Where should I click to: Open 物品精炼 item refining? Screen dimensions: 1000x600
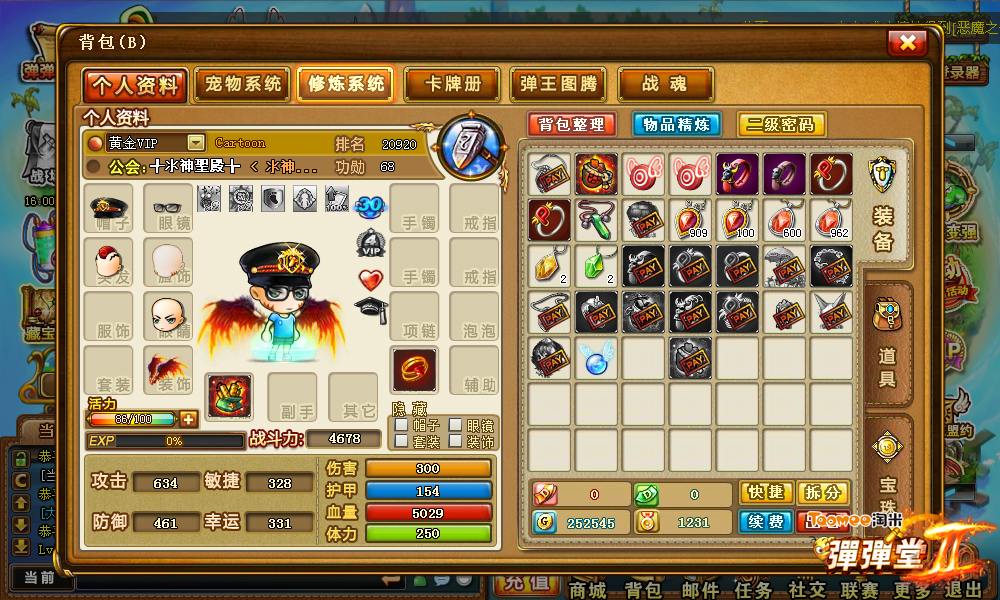(677, 124)
